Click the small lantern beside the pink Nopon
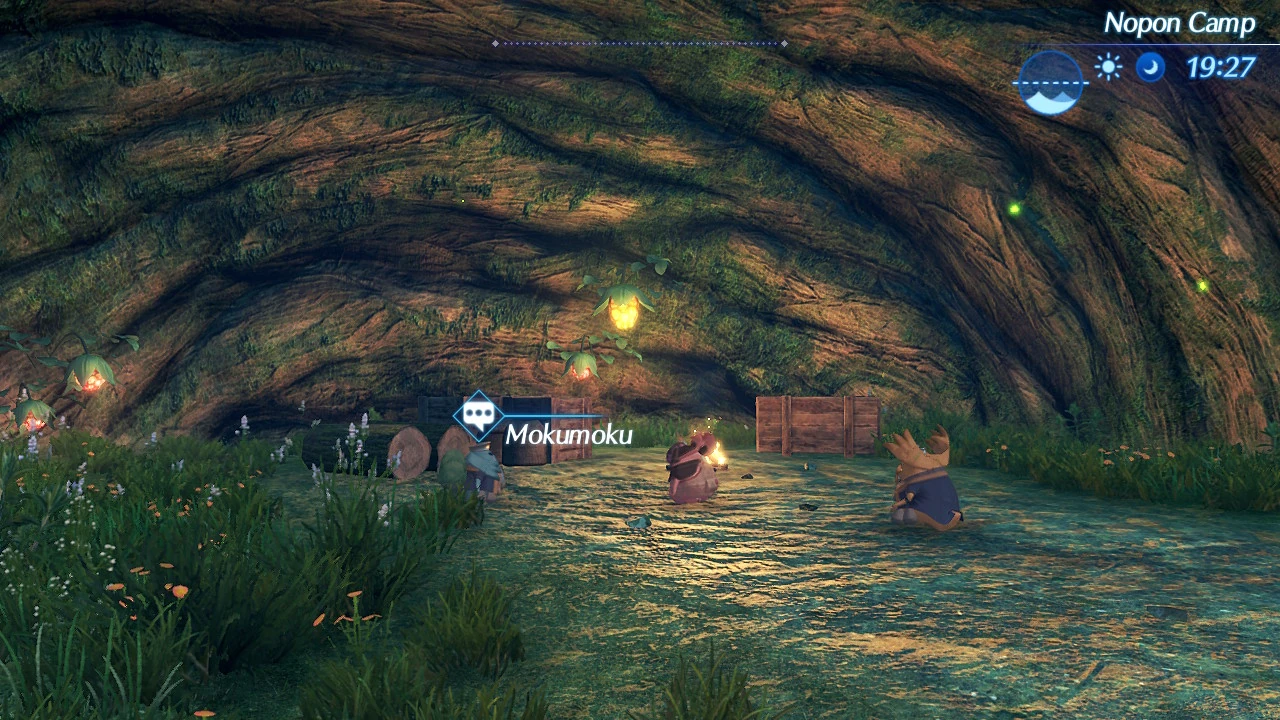This screenshot has width=1280, height=720. pyautogui.click(x=720, y=457)
